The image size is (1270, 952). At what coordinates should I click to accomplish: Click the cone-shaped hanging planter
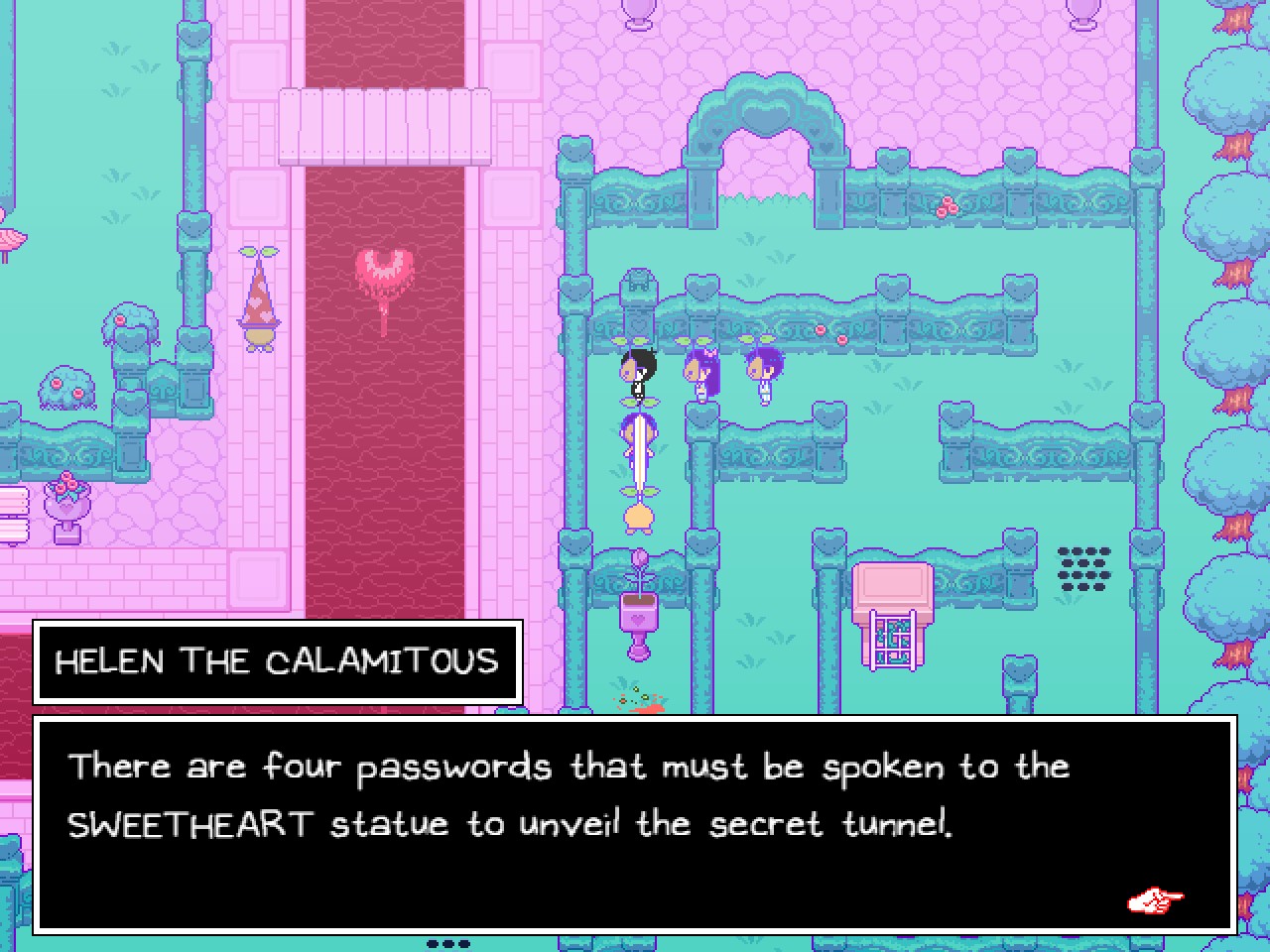pos(260,297)
